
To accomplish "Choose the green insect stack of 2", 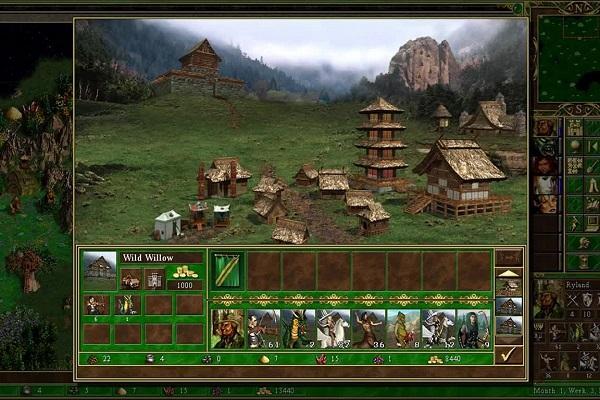I will tap(299, 328).
